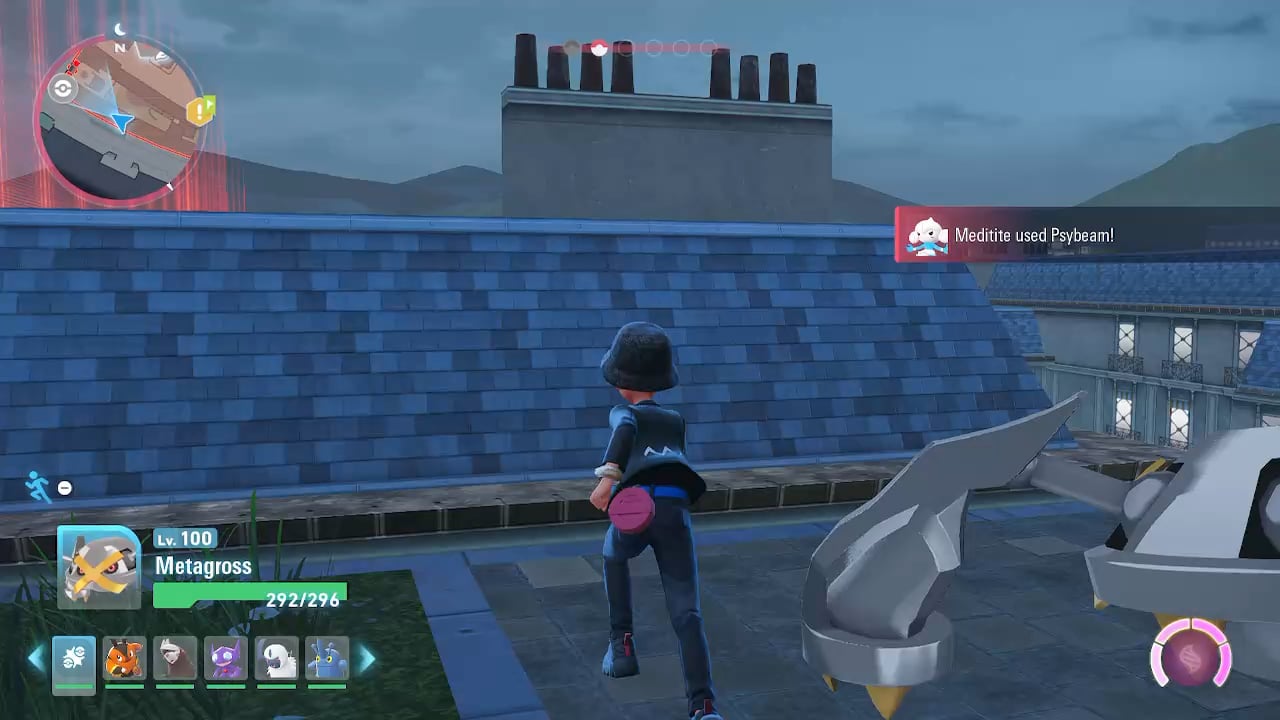The width and height of the screenshot is (1280, 720).
Task: Open the circular minimap
Action: tap(118, 122)
